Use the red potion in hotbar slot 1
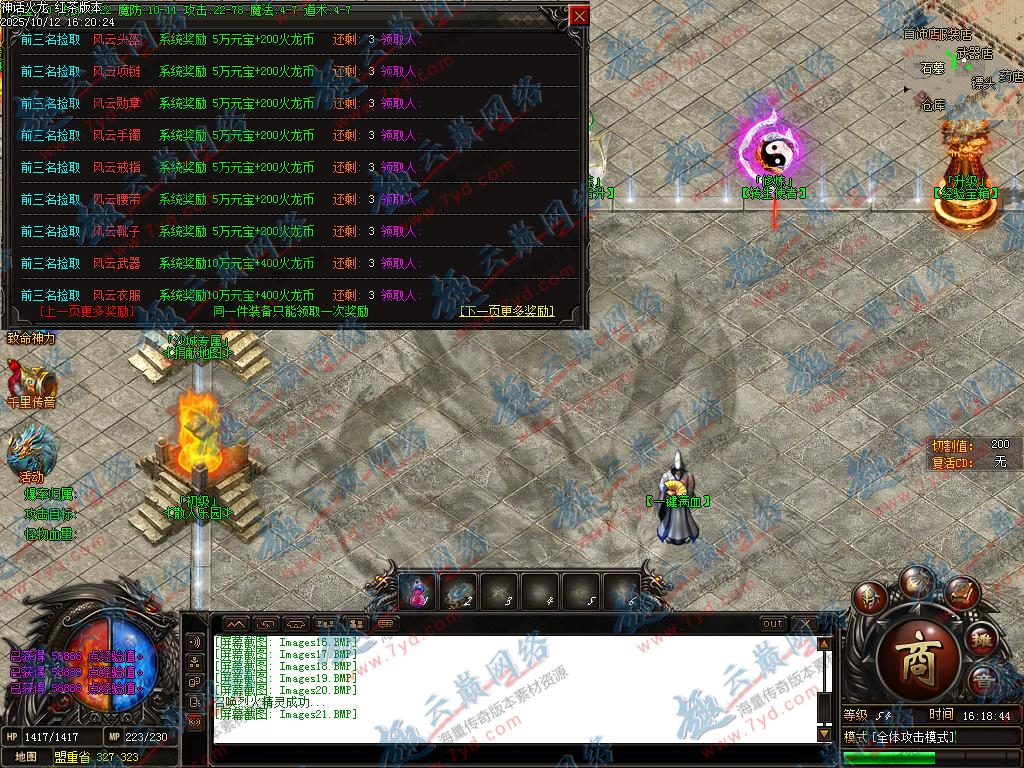 [416, 592]
